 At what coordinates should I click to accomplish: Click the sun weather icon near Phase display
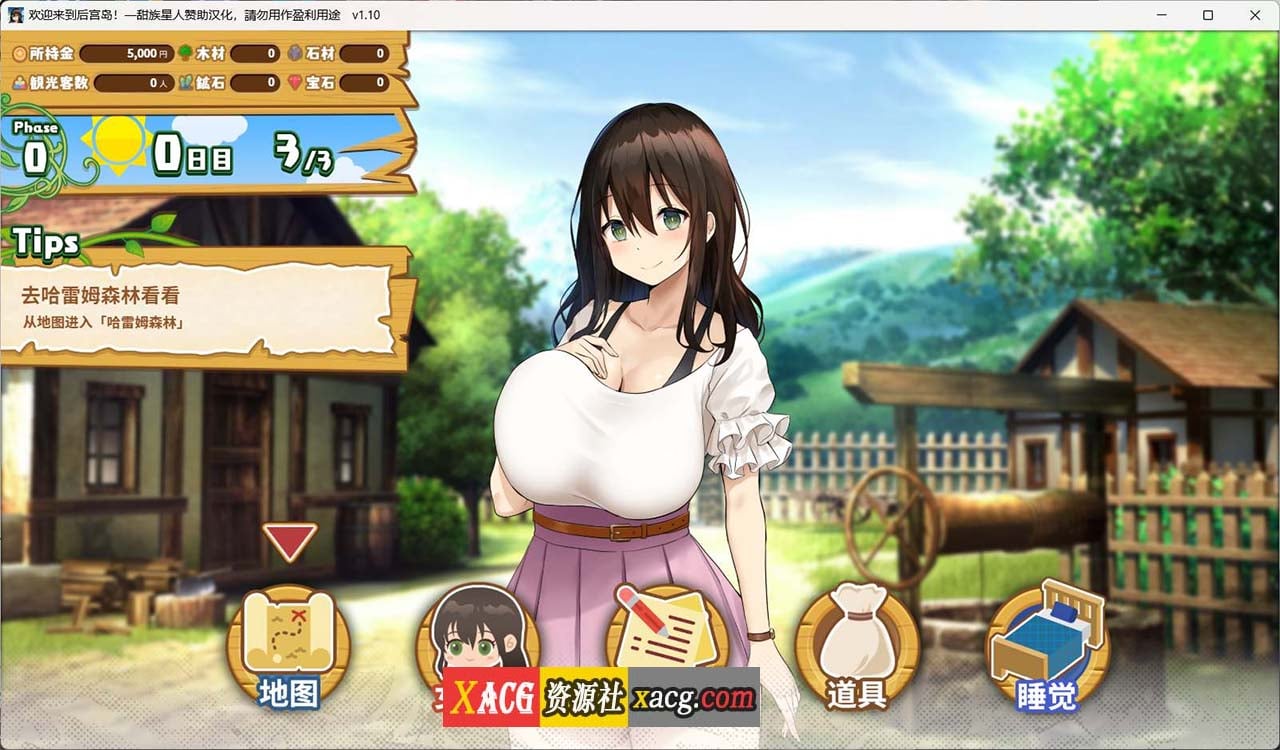pos(117,148)
